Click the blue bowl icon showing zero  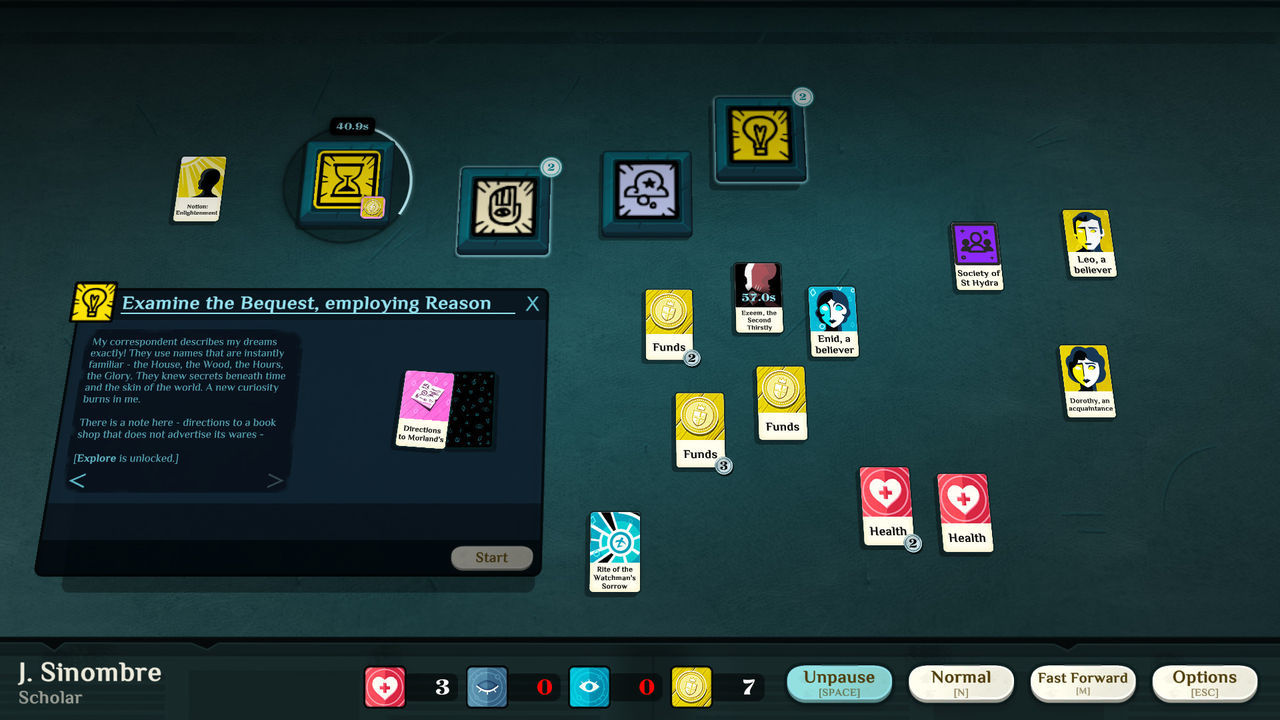pyautogui.click(x=488, y=686)
